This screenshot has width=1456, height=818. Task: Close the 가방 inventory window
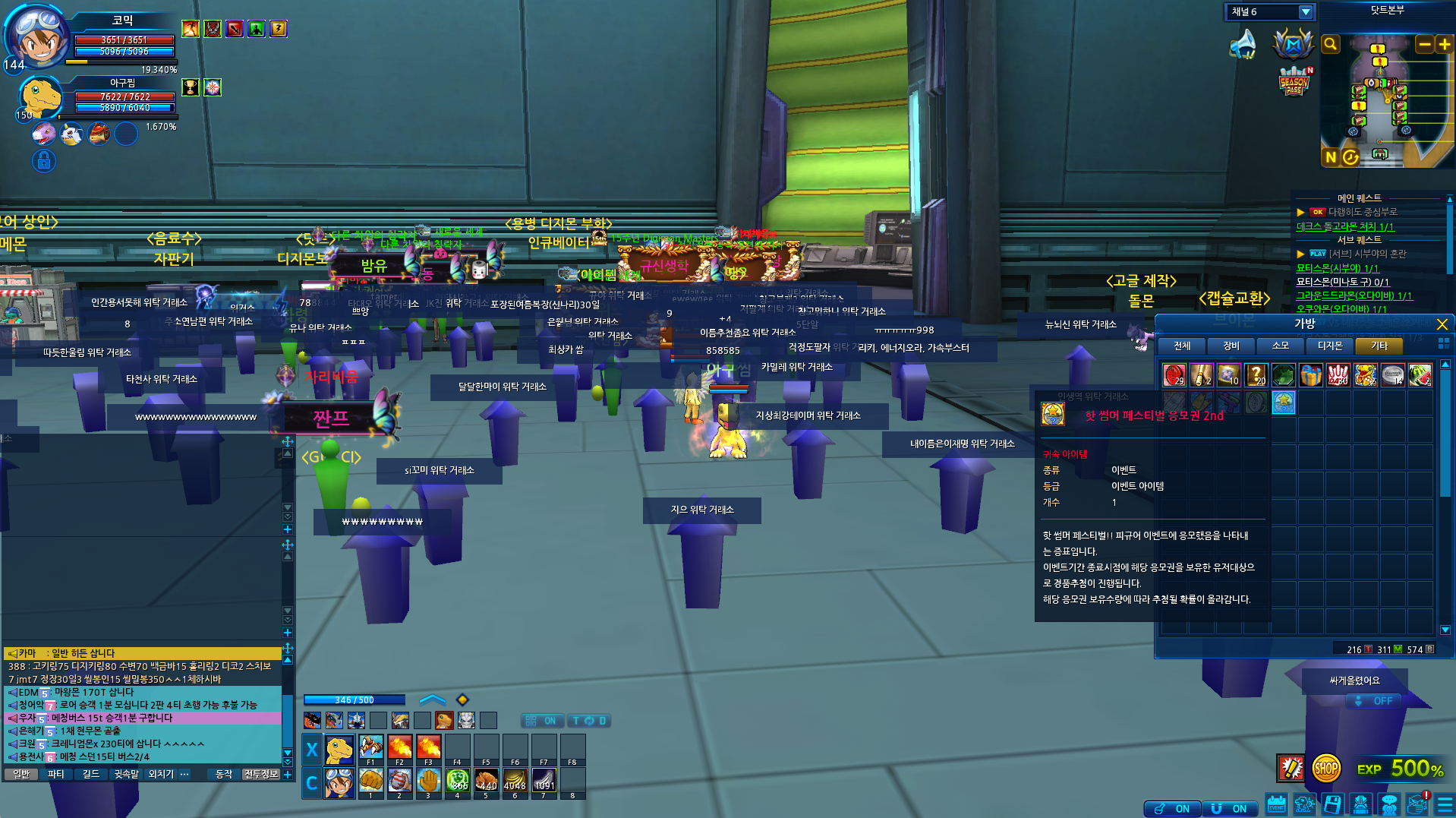click(x=1442, y=324)
